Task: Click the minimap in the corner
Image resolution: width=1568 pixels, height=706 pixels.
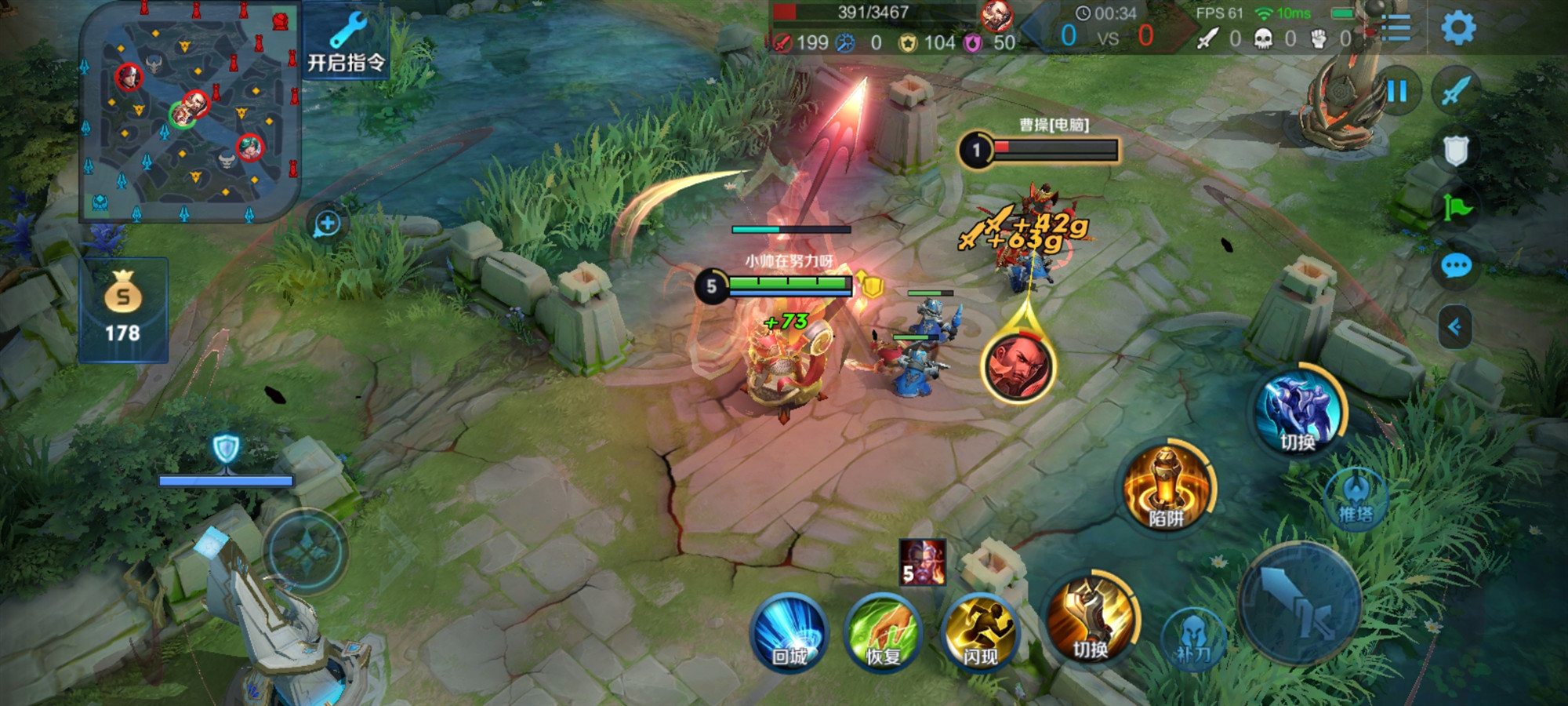Action: 191,111
